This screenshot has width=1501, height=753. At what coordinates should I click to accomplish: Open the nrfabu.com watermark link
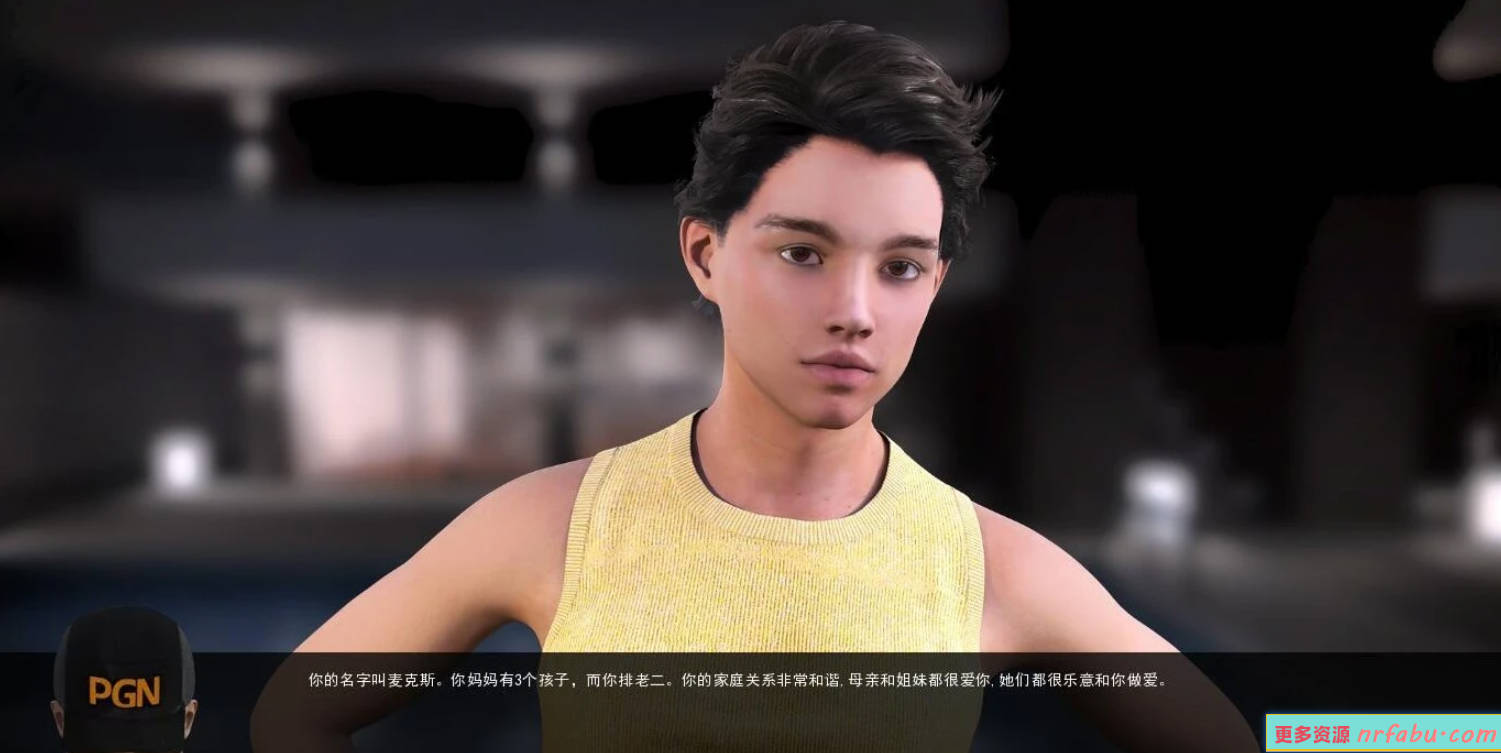(x=1383, y=734)
